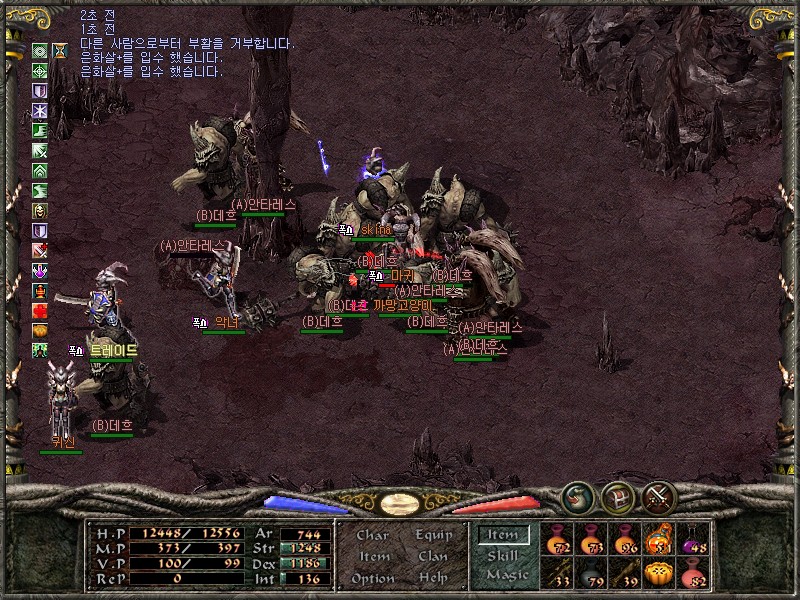This screenshot has height=600, width=800.
Task: Select the highlighted Item tab above Skill
Action: (503, 535)
